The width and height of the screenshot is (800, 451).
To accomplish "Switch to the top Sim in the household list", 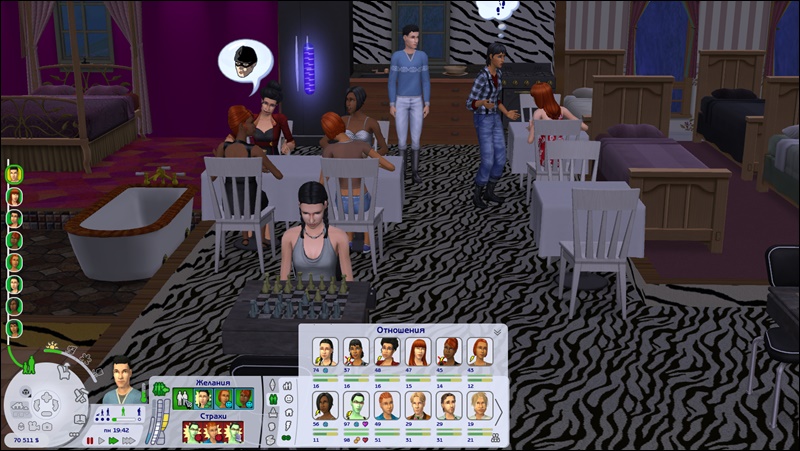I will coord(14,174).
